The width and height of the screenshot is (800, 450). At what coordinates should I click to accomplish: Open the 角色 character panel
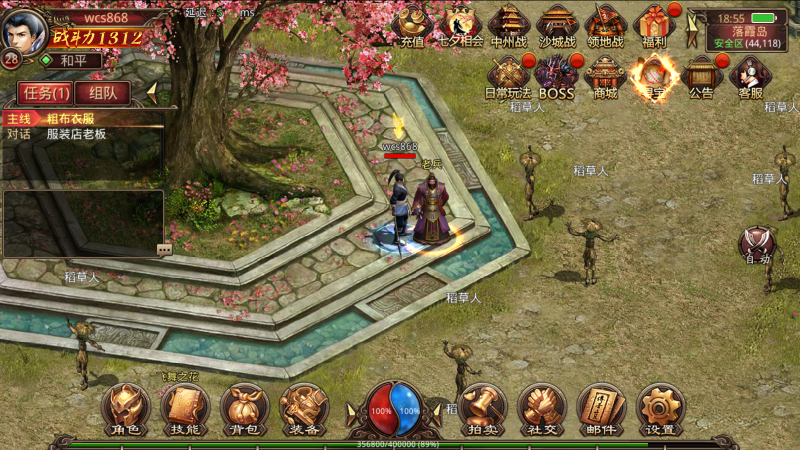click(x=126, y=409)
